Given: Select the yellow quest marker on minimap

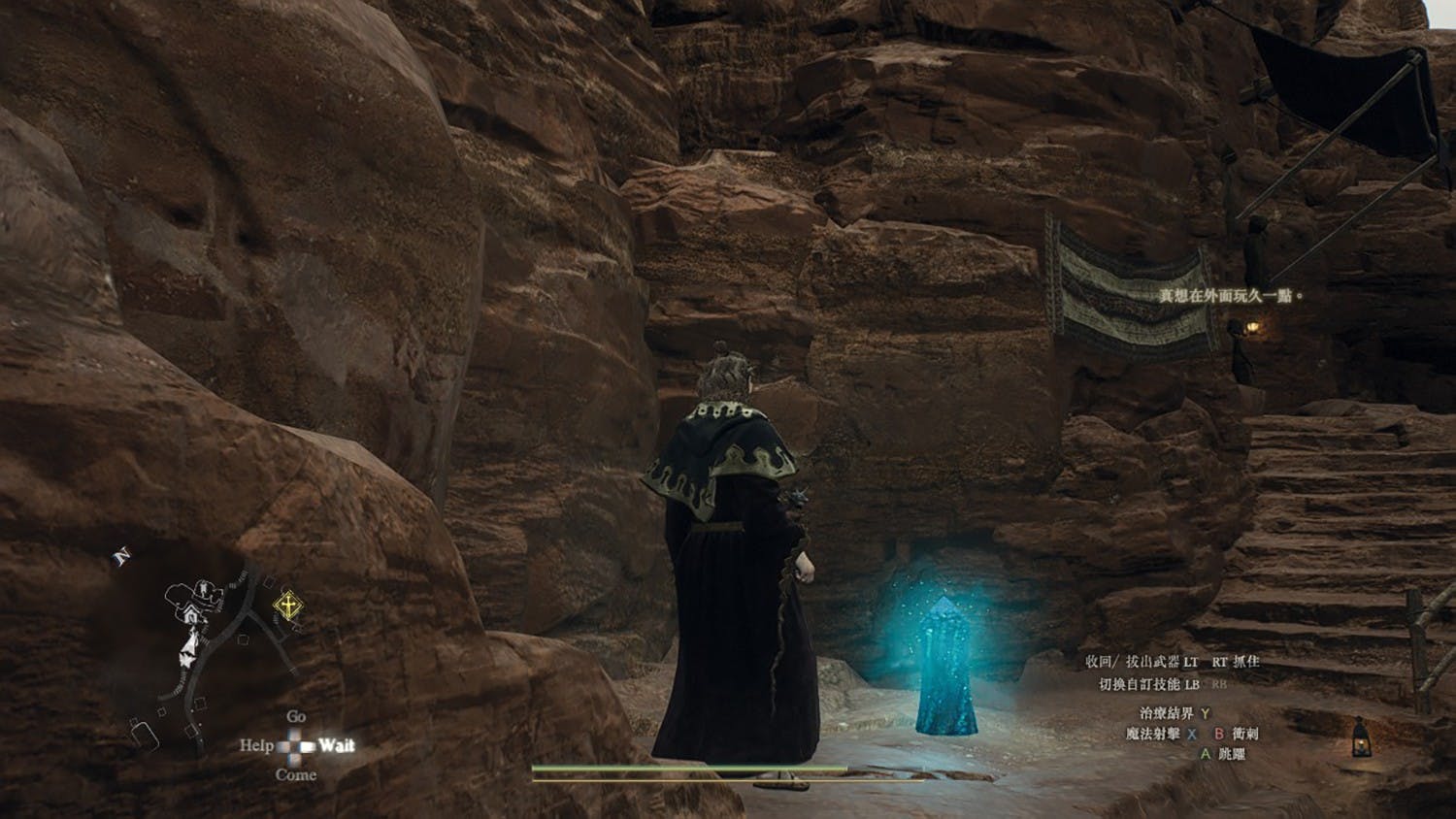Looking at the screenshot, I should pyautogui.click(x=287, y=607).
